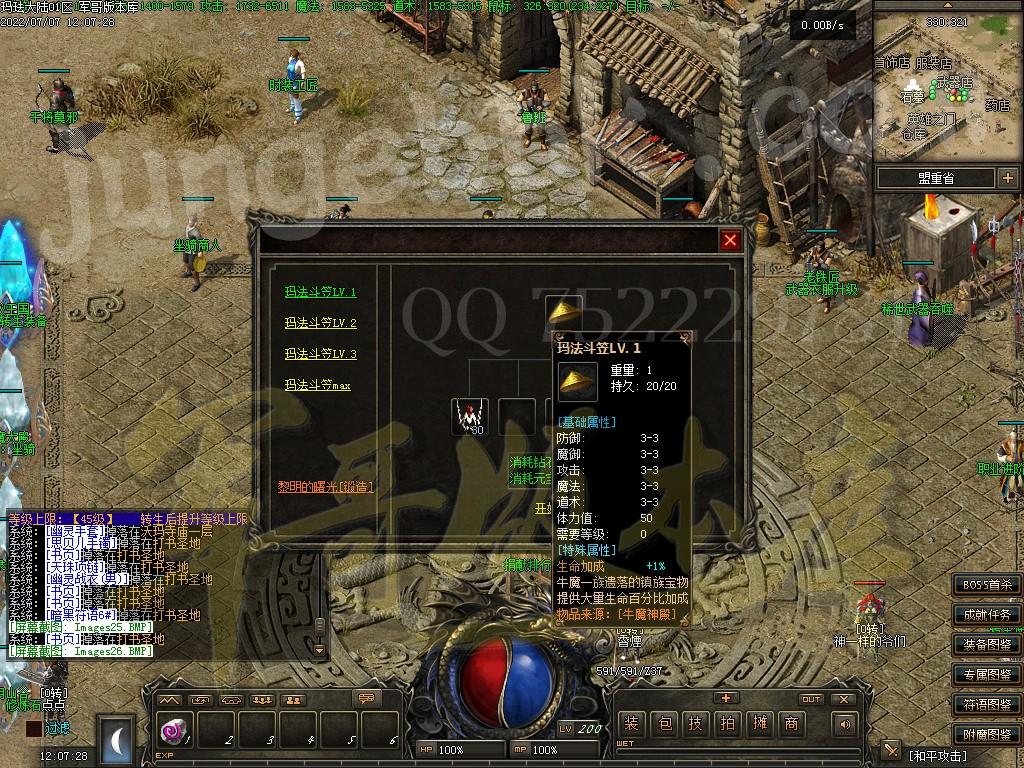Open the shop via 商 button
The width and height of the screenshot is (1024, 768).
click(792, 724)
